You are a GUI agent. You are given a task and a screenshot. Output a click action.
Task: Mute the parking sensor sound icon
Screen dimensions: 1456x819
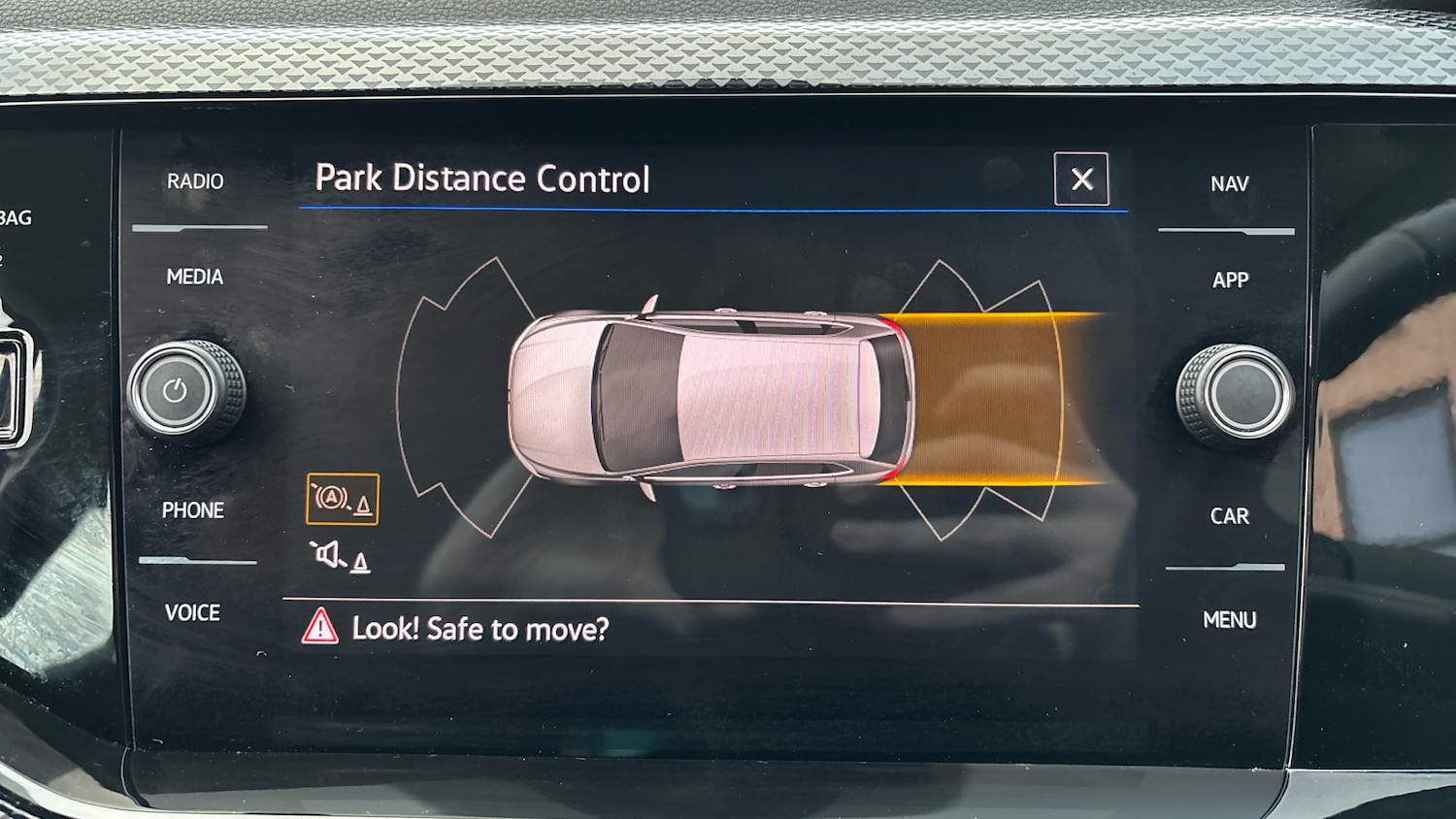coord(340,557)
